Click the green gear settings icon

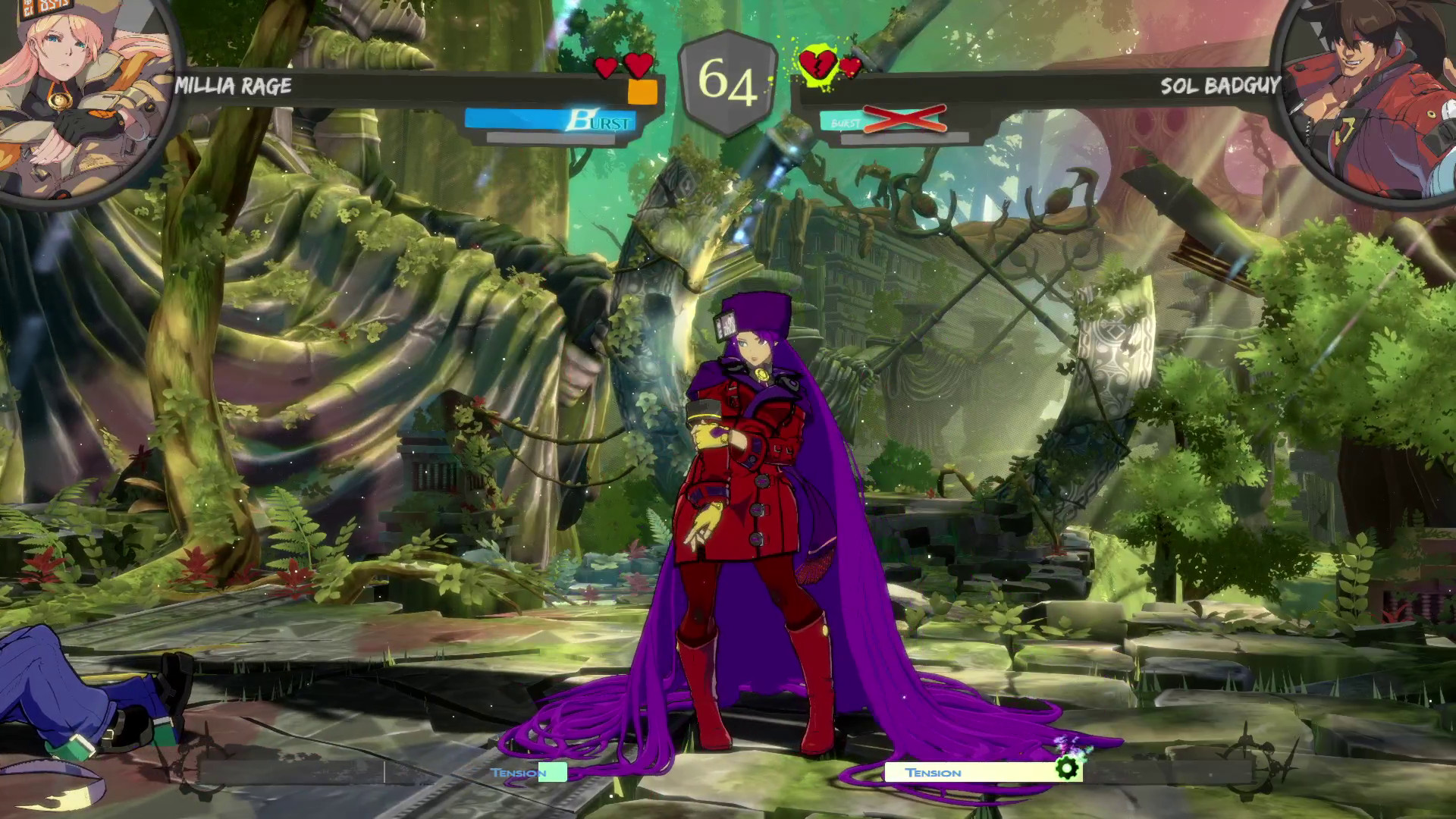[1068, 768]
